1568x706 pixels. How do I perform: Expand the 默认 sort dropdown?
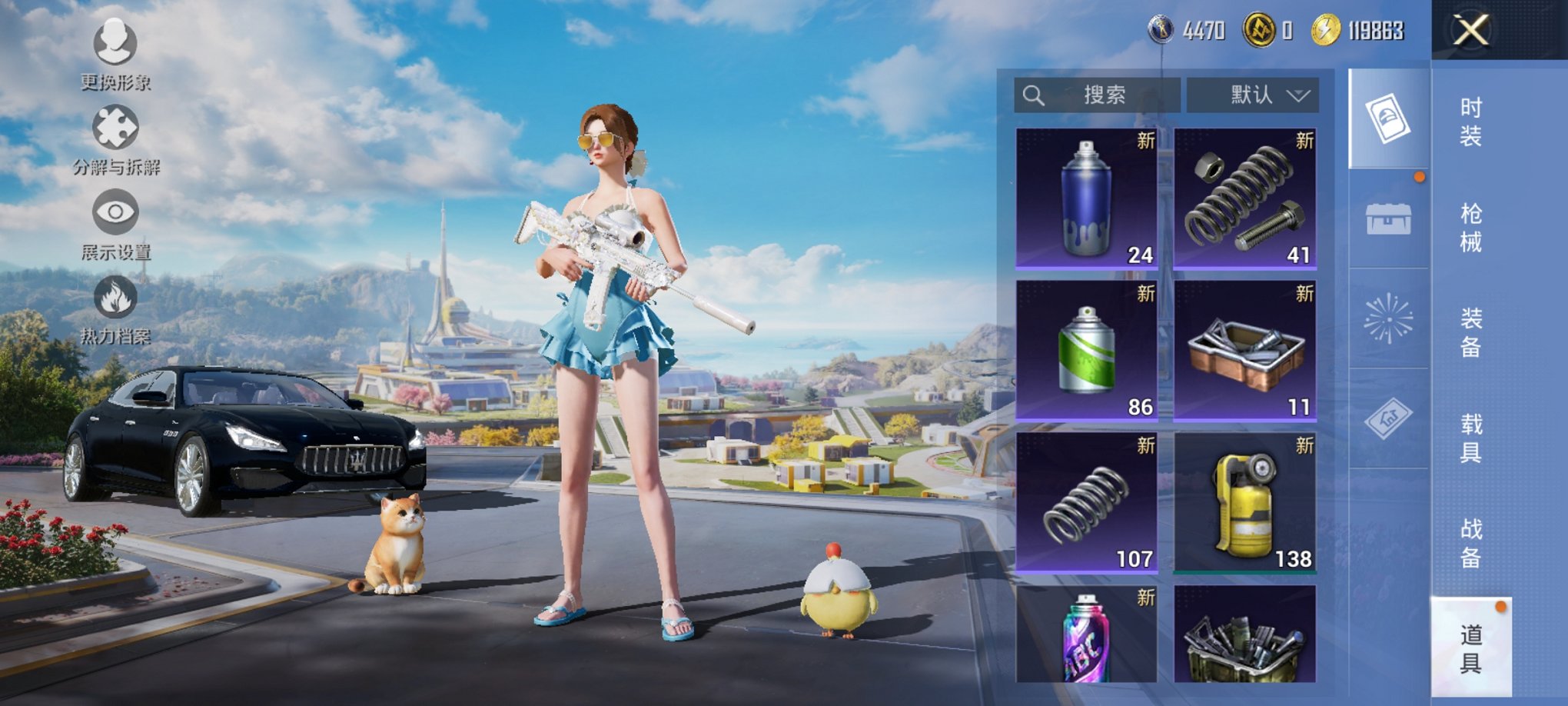pyautogui.click(x=1254, y=95)
